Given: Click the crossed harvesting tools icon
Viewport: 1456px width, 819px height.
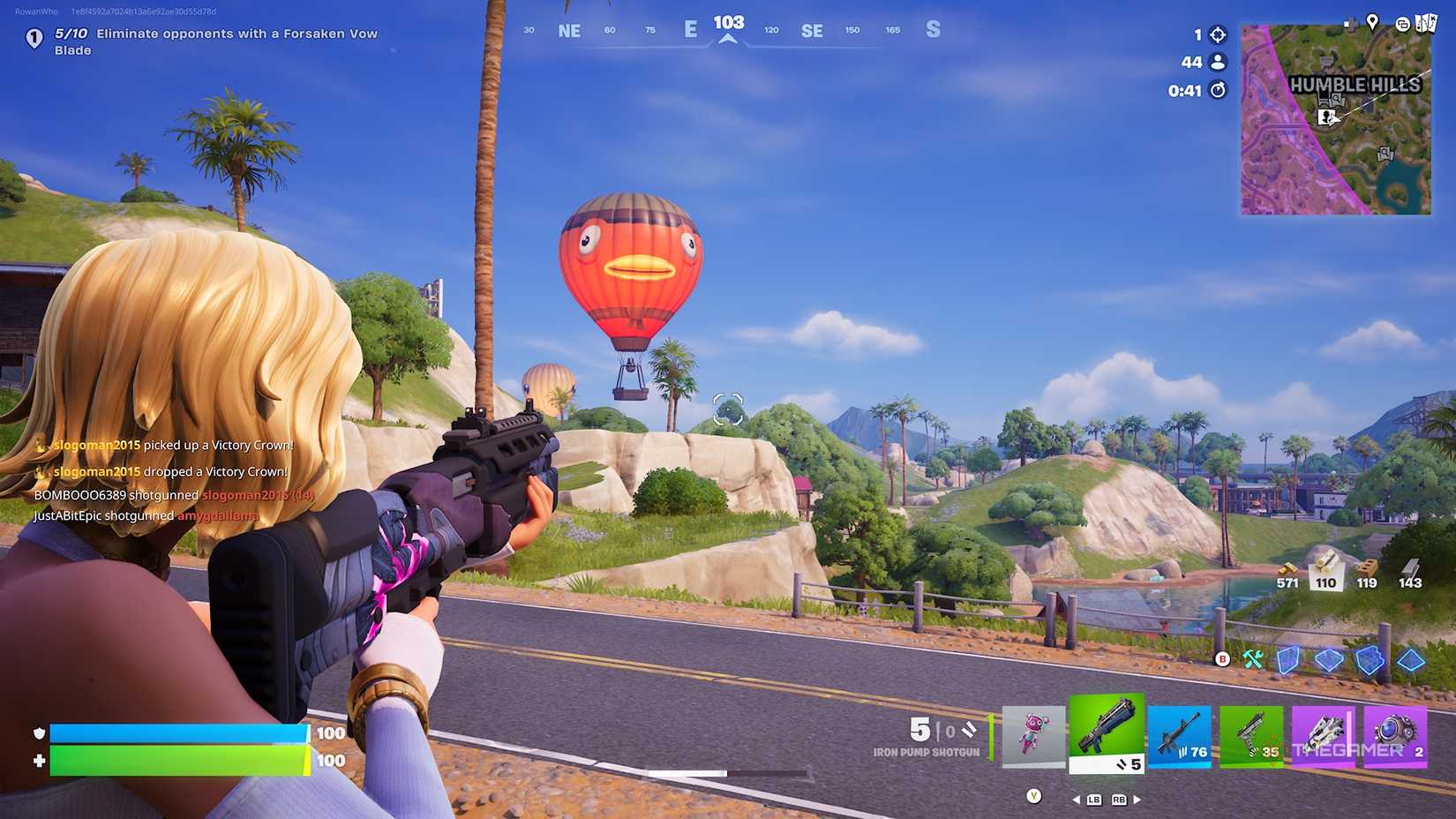Looking at the screenshot, I should pos(1250,658).
